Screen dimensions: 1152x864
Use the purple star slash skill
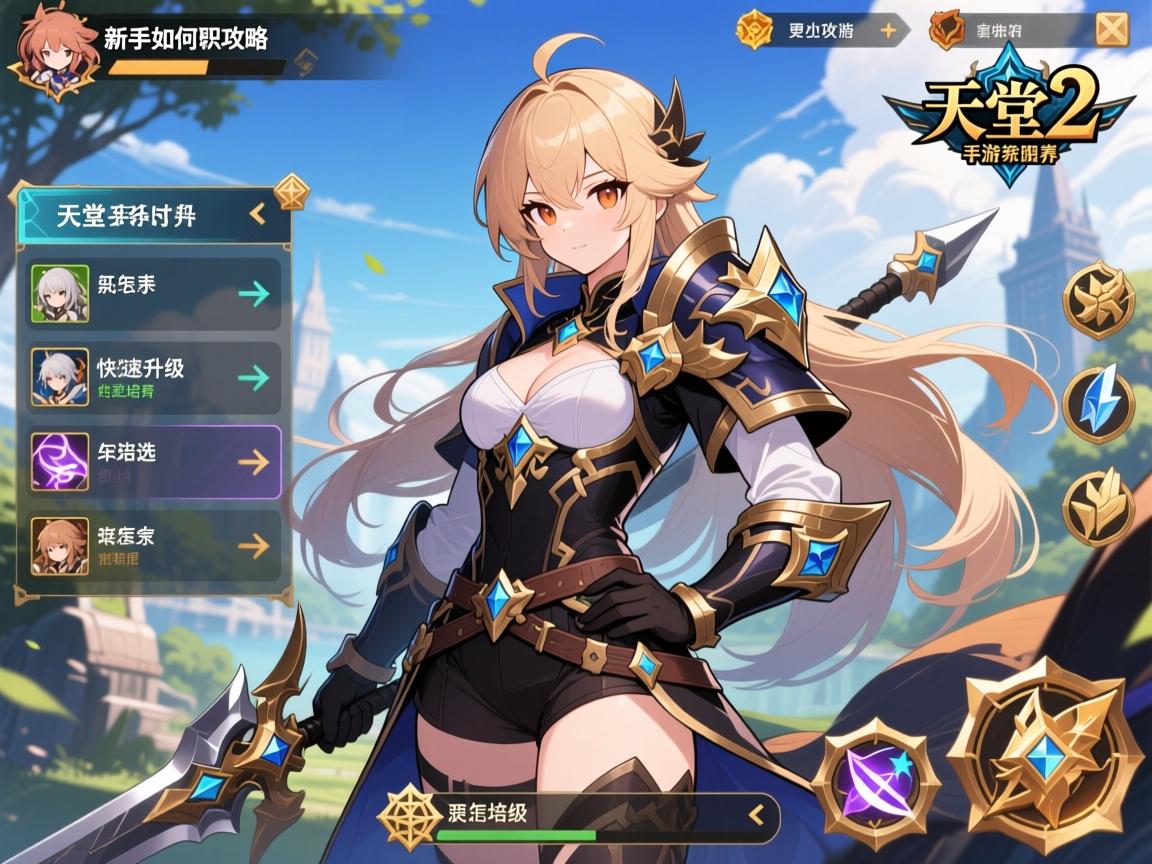875,778
